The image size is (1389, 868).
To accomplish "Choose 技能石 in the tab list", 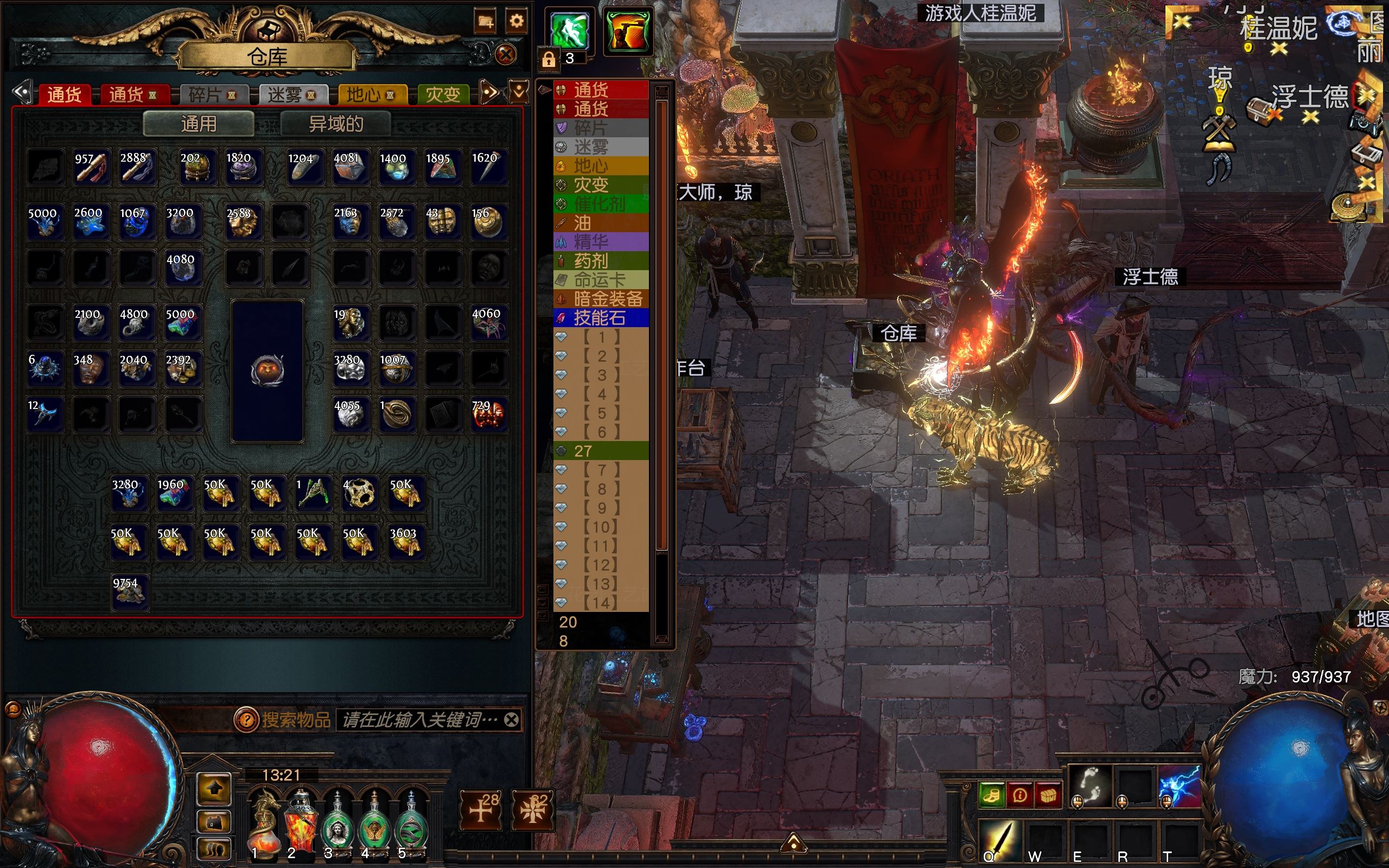I will click(600, 318).
